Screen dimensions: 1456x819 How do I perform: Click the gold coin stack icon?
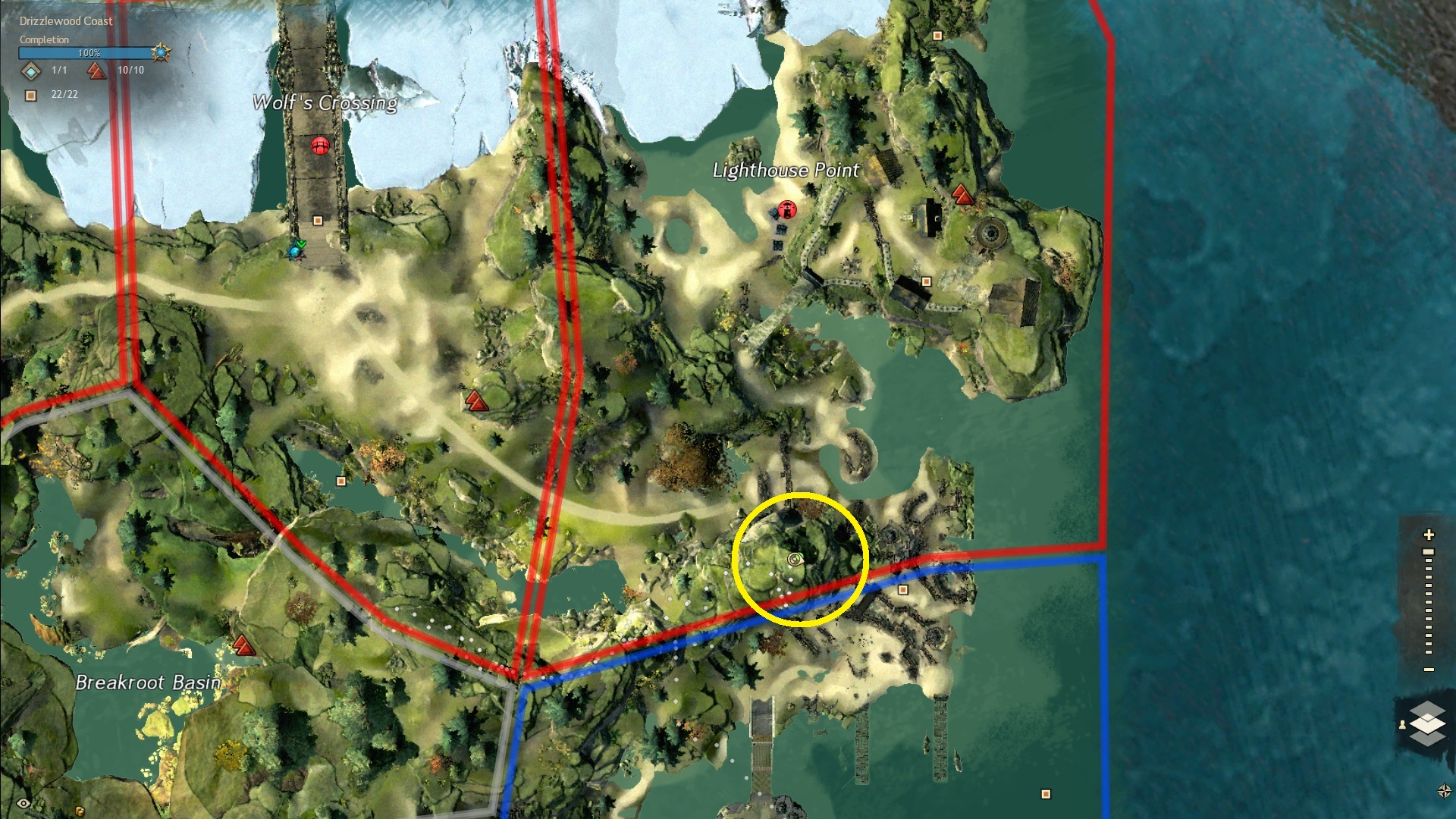(x=80, y=811)
